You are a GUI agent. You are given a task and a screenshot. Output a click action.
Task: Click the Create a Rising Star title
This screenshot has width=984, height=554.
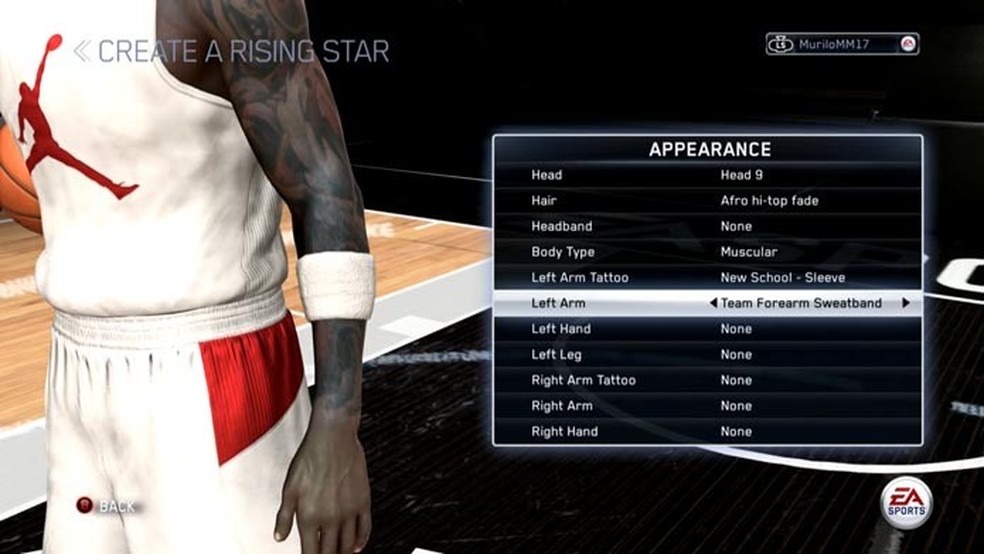[x=232, y=51]
